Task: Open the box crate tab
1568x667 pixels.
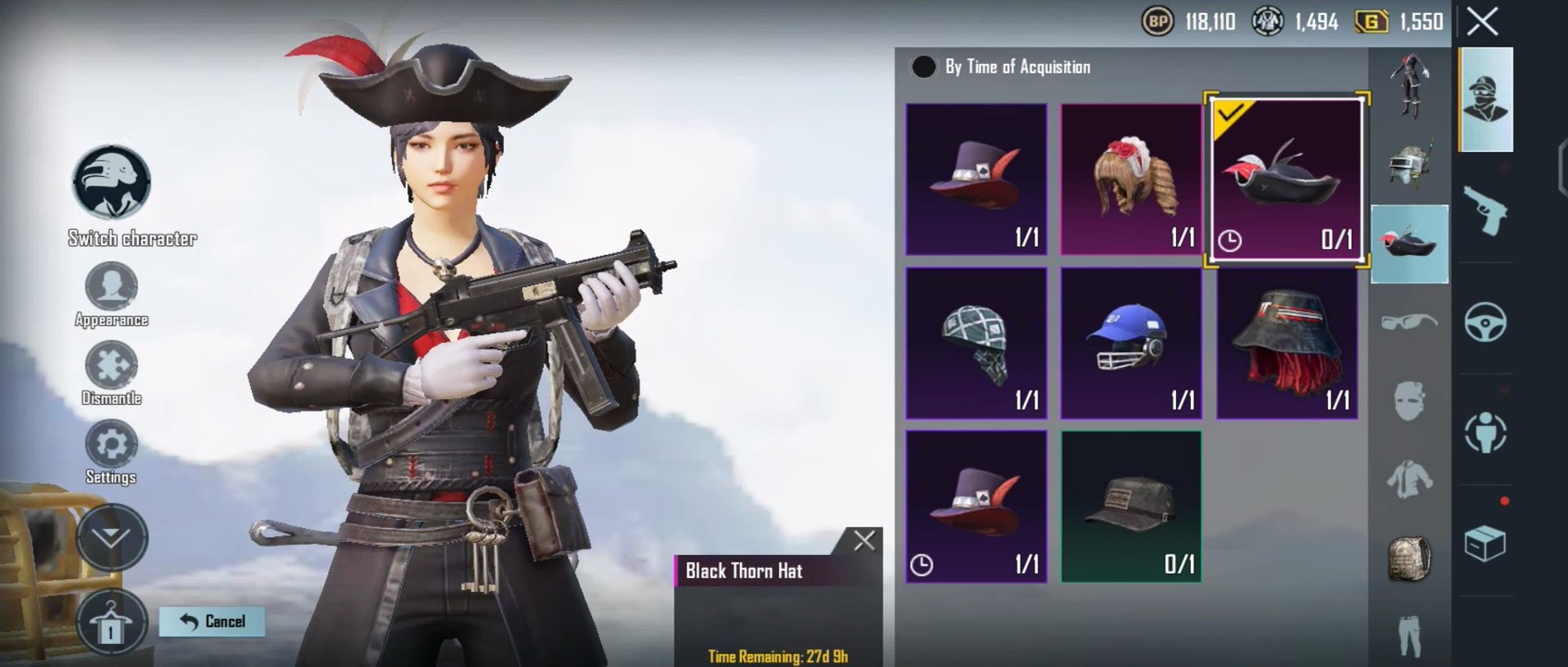Action: [x=1486, y=543]
